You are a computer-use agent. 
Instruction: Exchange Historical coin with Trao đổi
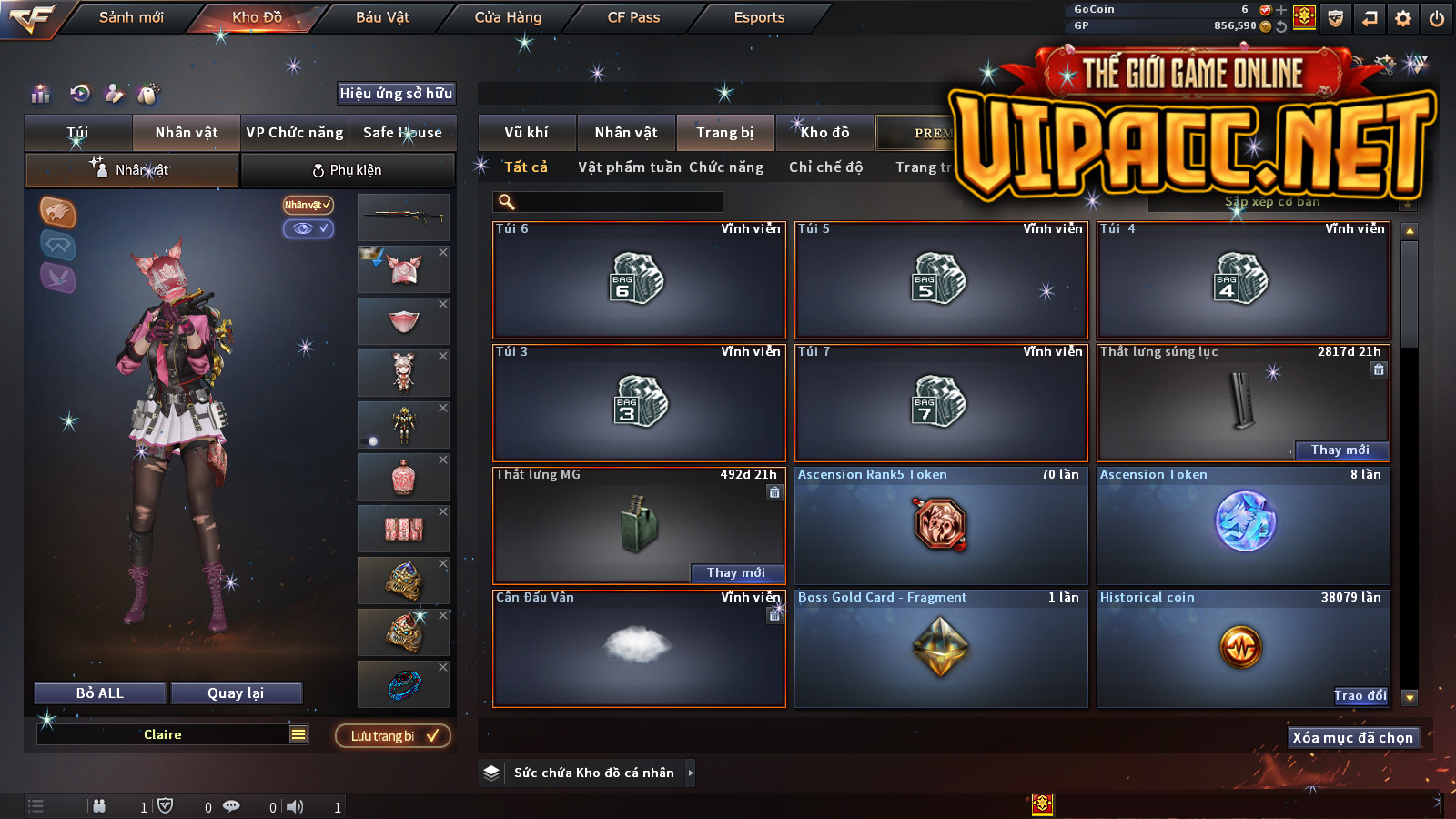point(1360,696)
